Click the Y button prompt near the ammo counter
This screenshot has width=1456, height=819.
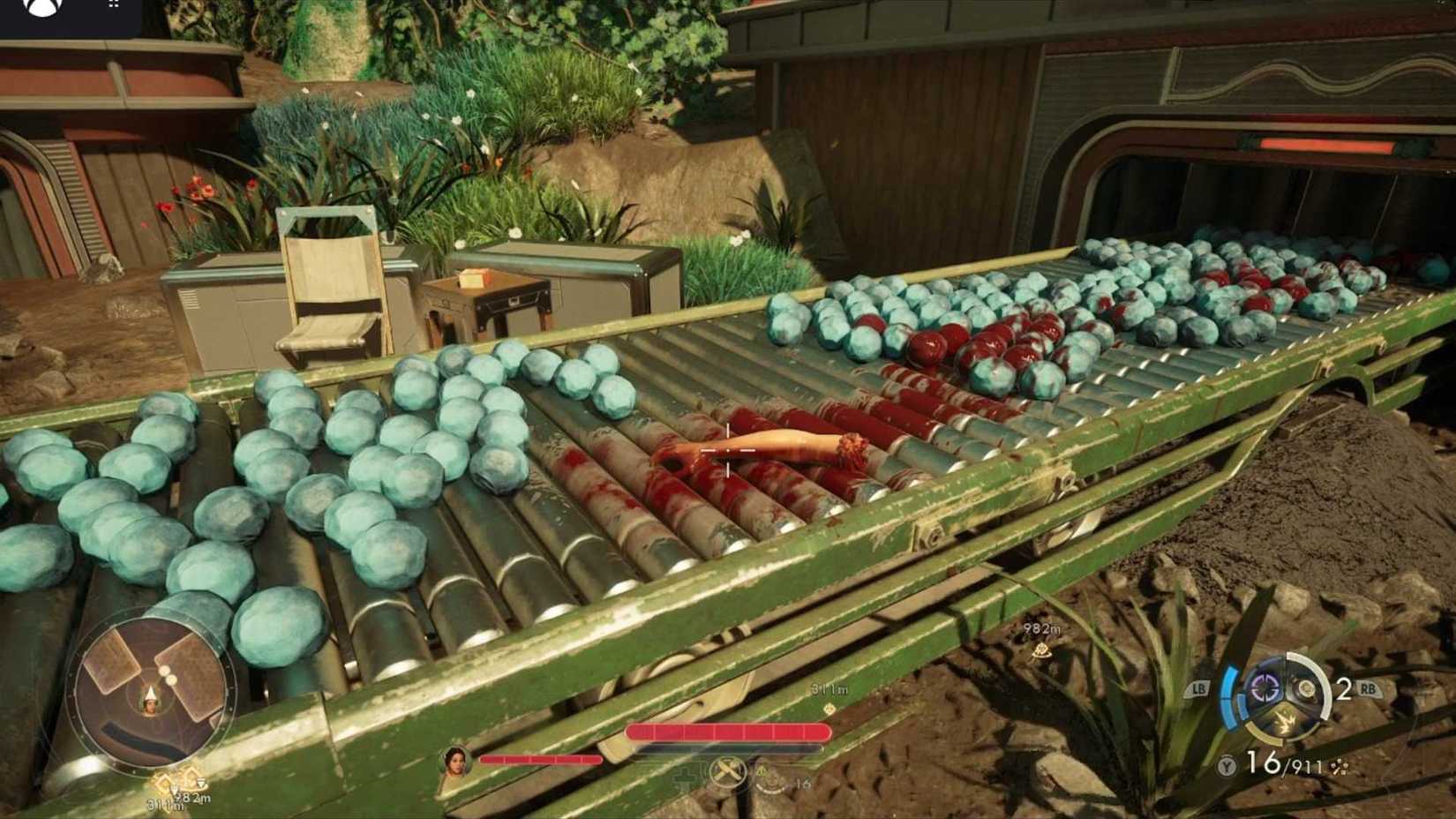1226,764
